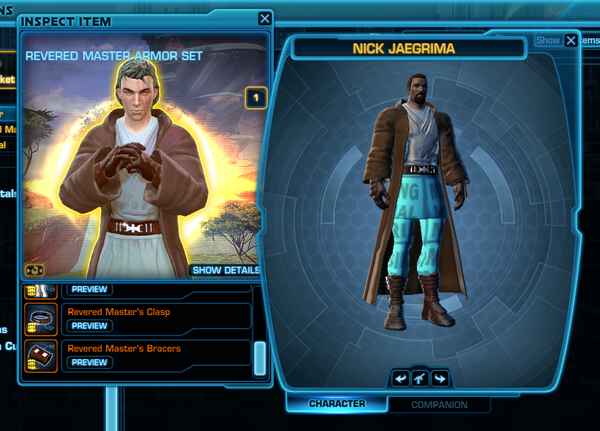Preview the Revered Master's Clasp
The height and width of the screenshot is (431, 600).
[x=89, y=326]
